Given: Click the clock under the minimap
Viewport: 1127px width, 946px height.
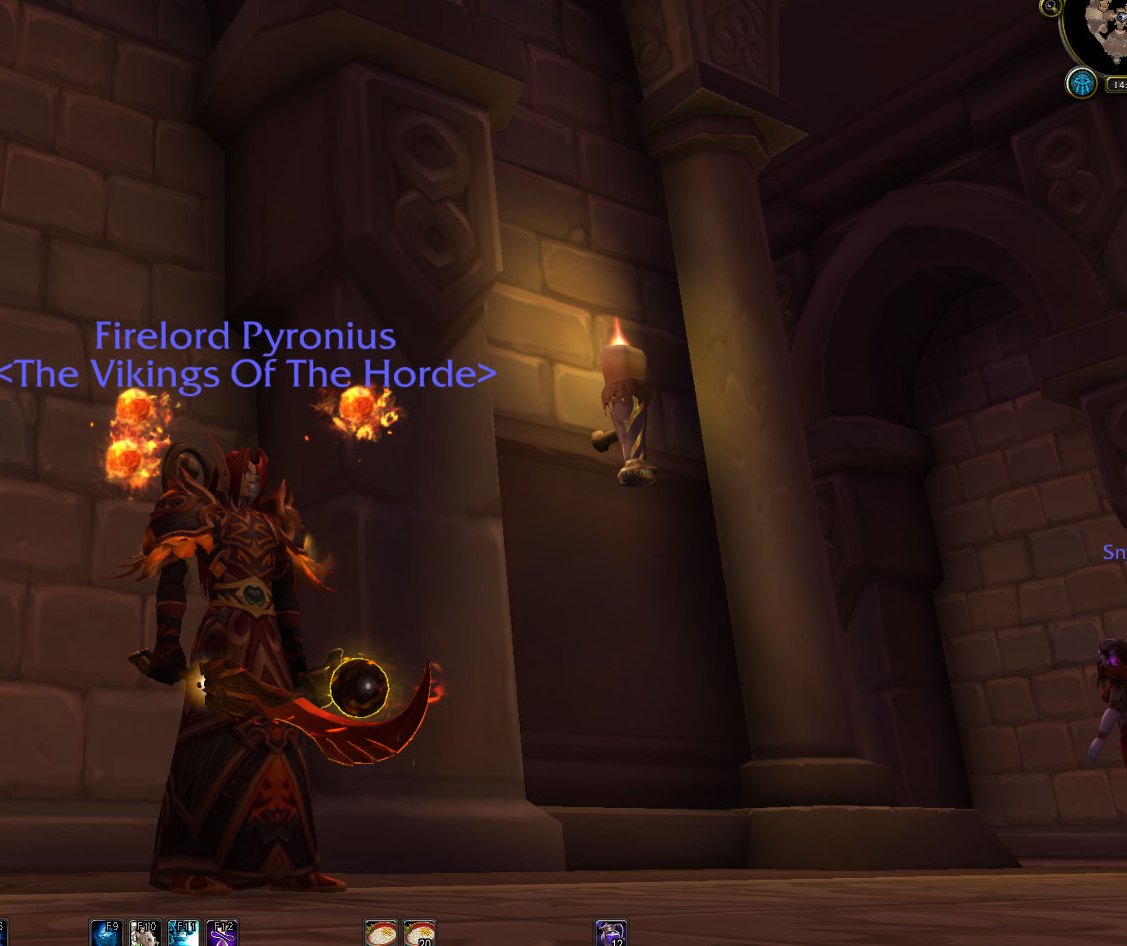Looking at the screenshot, I should (x=1116, y=85).
